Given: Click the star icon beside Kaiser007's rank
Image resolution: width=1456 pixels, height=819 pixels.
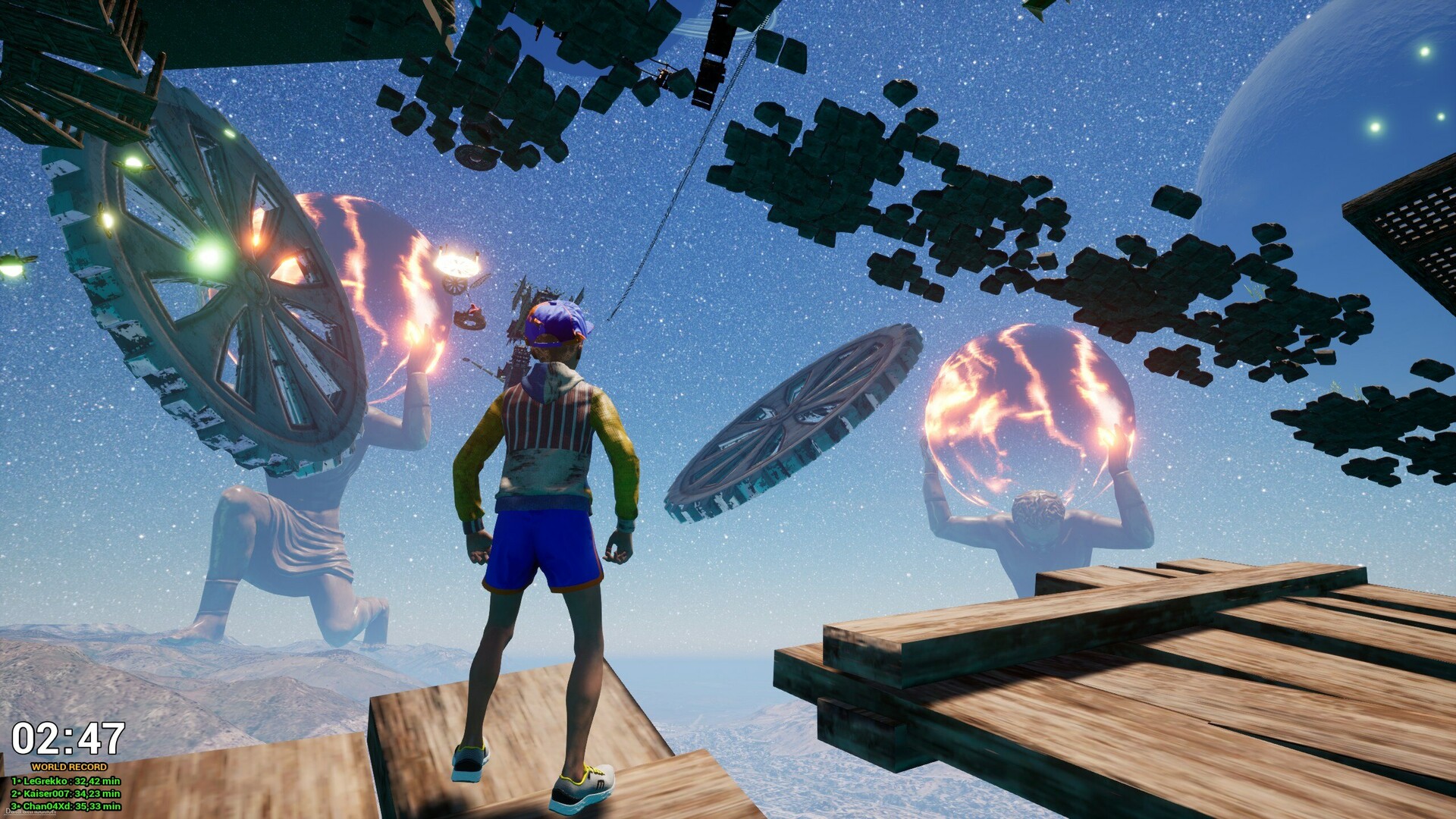Looking at the screenshot, I should point(20,794).
